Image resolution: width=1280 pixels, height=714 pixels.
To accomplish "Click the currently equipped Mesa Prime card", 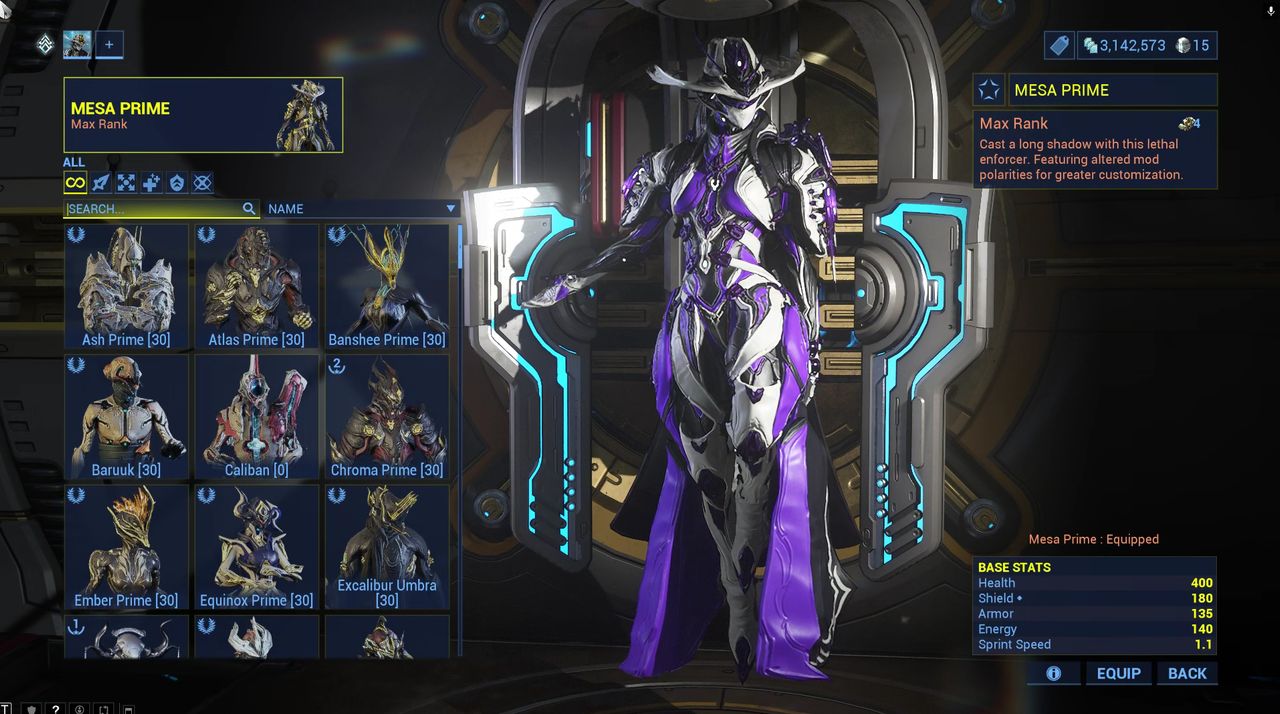I will coord(203,115).
